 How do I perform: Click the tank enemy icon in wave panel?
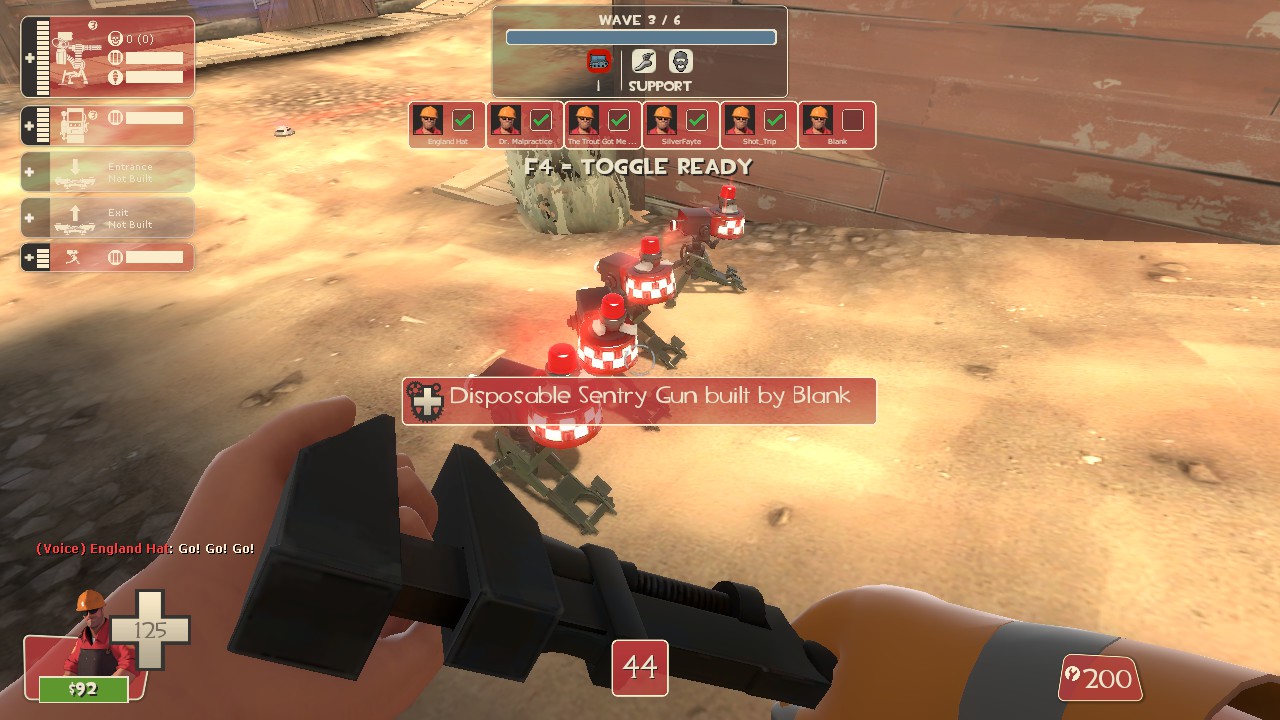coord(599,62)
